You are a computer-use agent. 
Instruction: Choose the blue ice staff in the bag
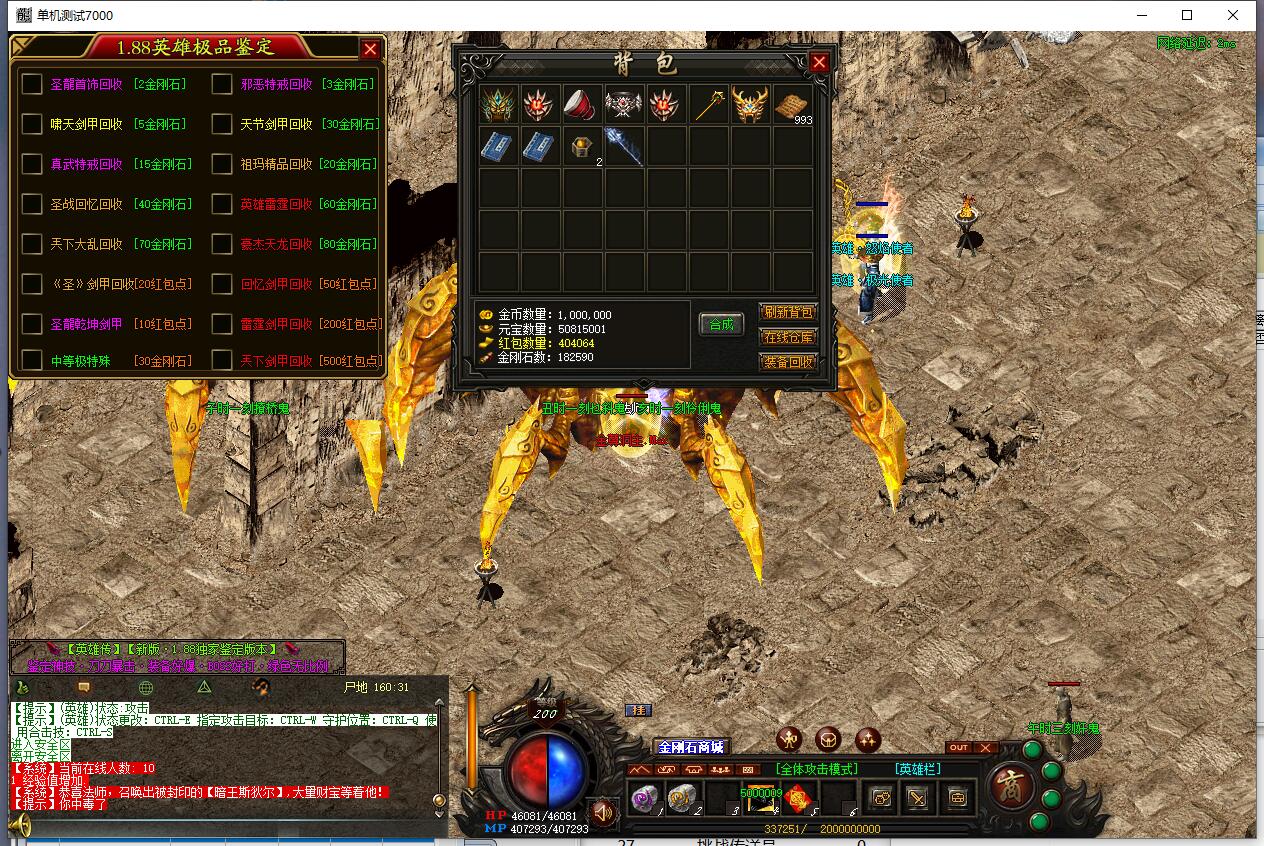click(622, 146)
